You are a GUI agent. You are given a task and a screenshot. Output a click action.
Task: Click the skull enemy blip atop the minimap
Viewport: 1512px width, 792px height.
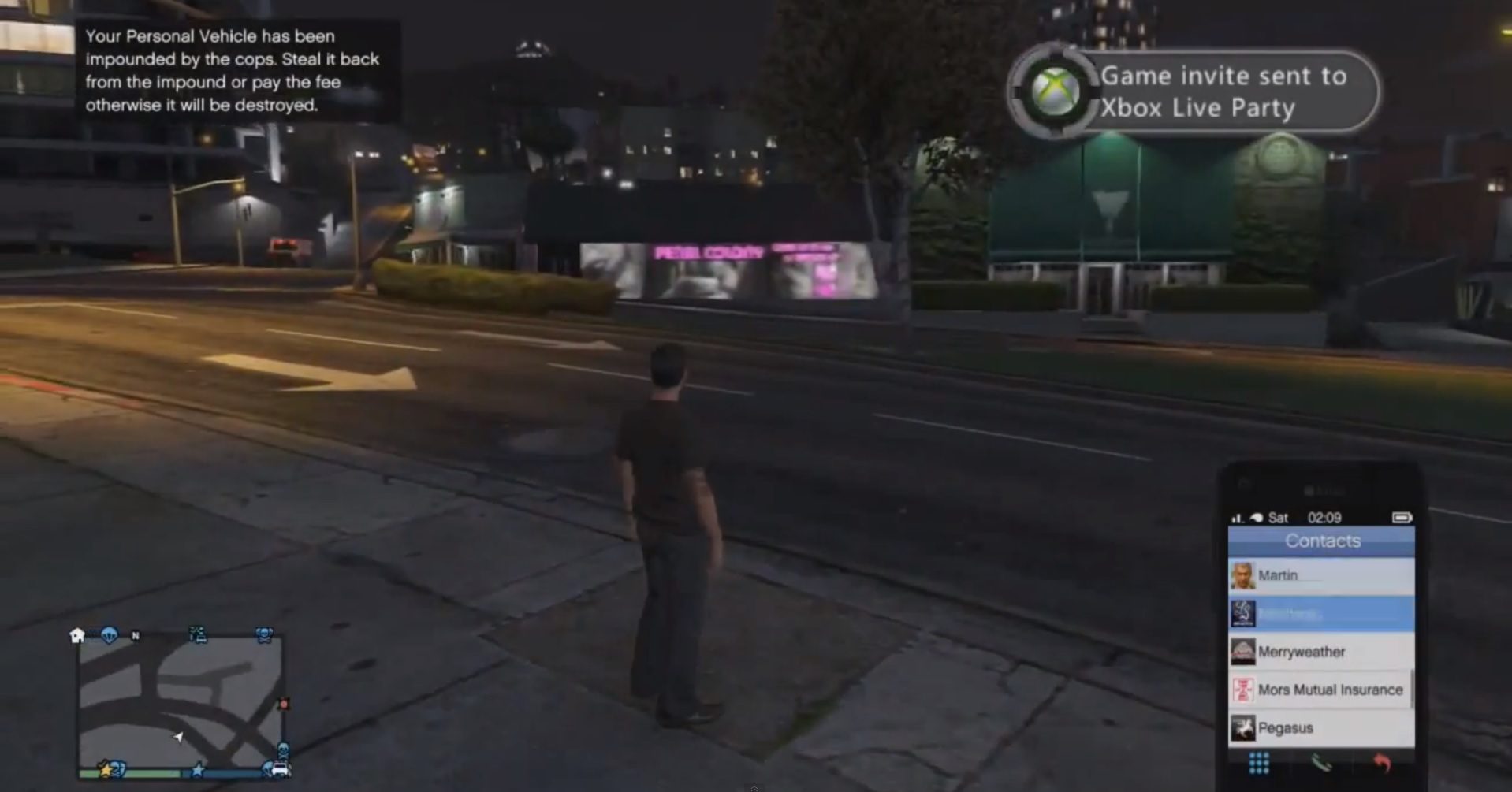[x=265, y=634]
